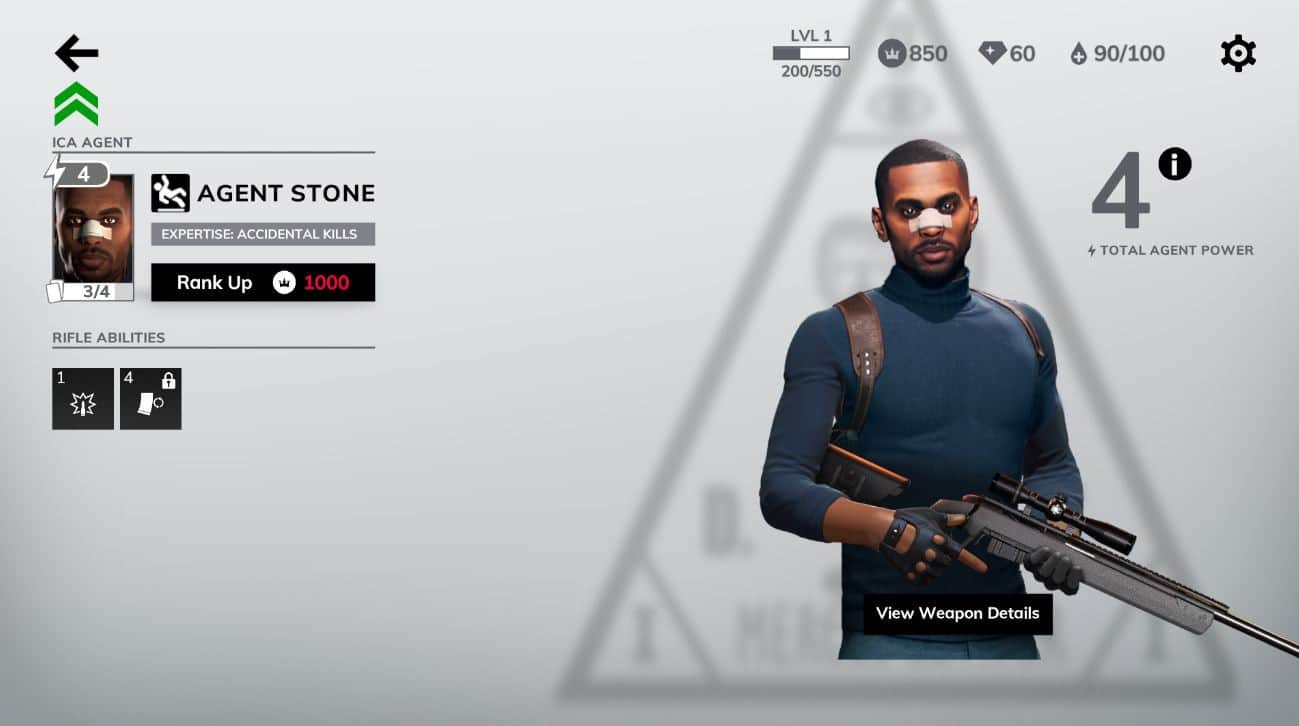Open the settings gear menu
This screenshot has width=1299, height=726.
1238,53
